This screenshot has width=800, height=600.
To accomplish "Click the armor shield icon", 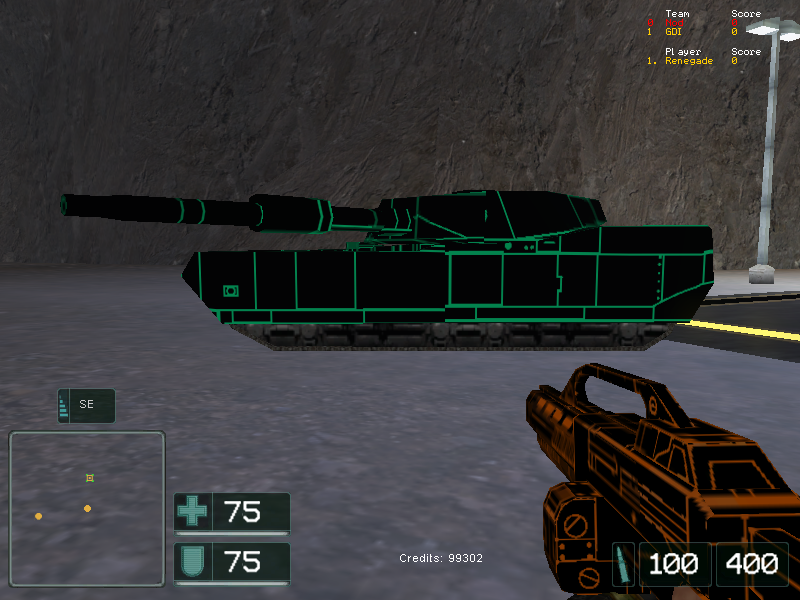I will pyautogui.click(x=192, y=562).
